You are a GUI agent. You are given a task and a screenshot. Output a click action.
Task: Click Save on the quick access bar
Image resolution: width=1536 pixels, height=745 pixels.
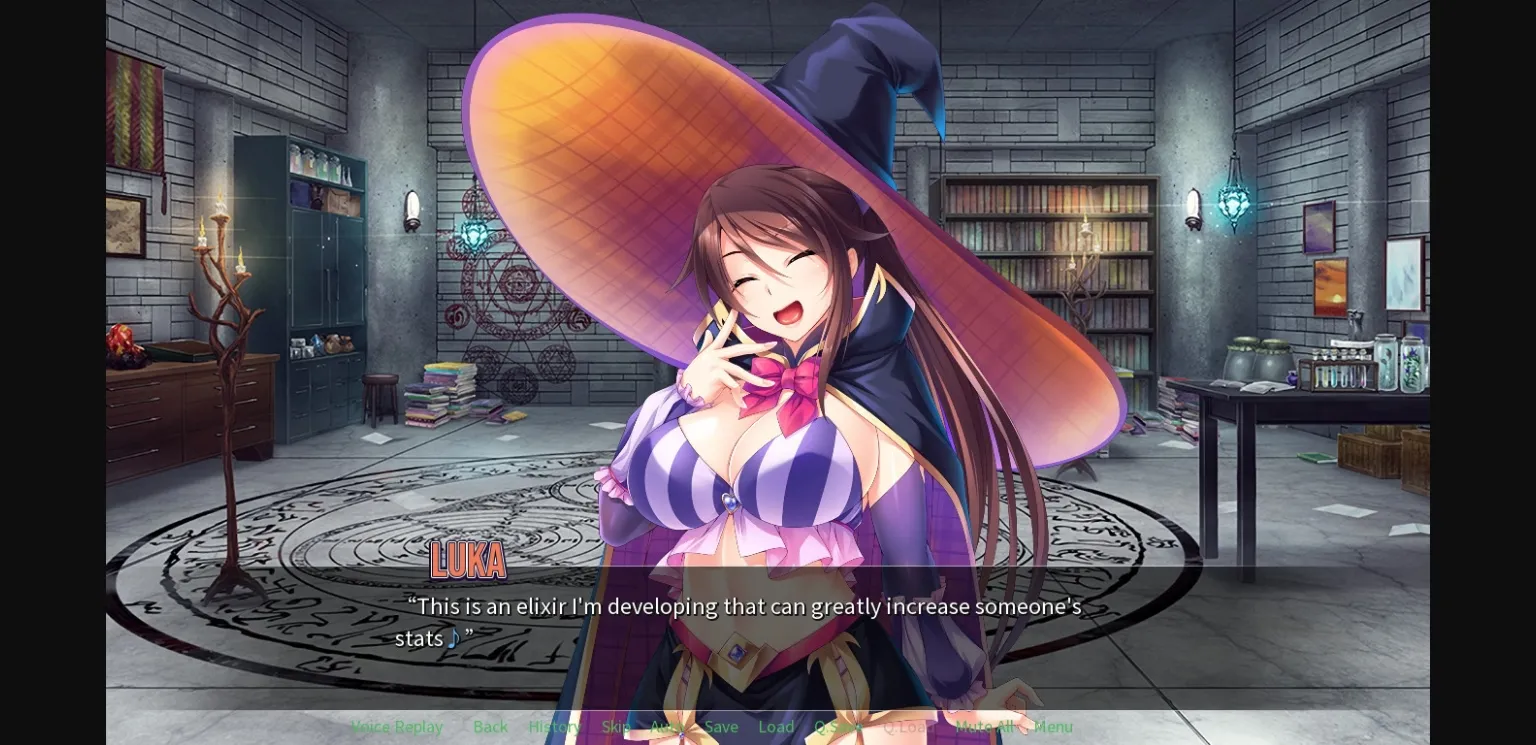[721, 727]
